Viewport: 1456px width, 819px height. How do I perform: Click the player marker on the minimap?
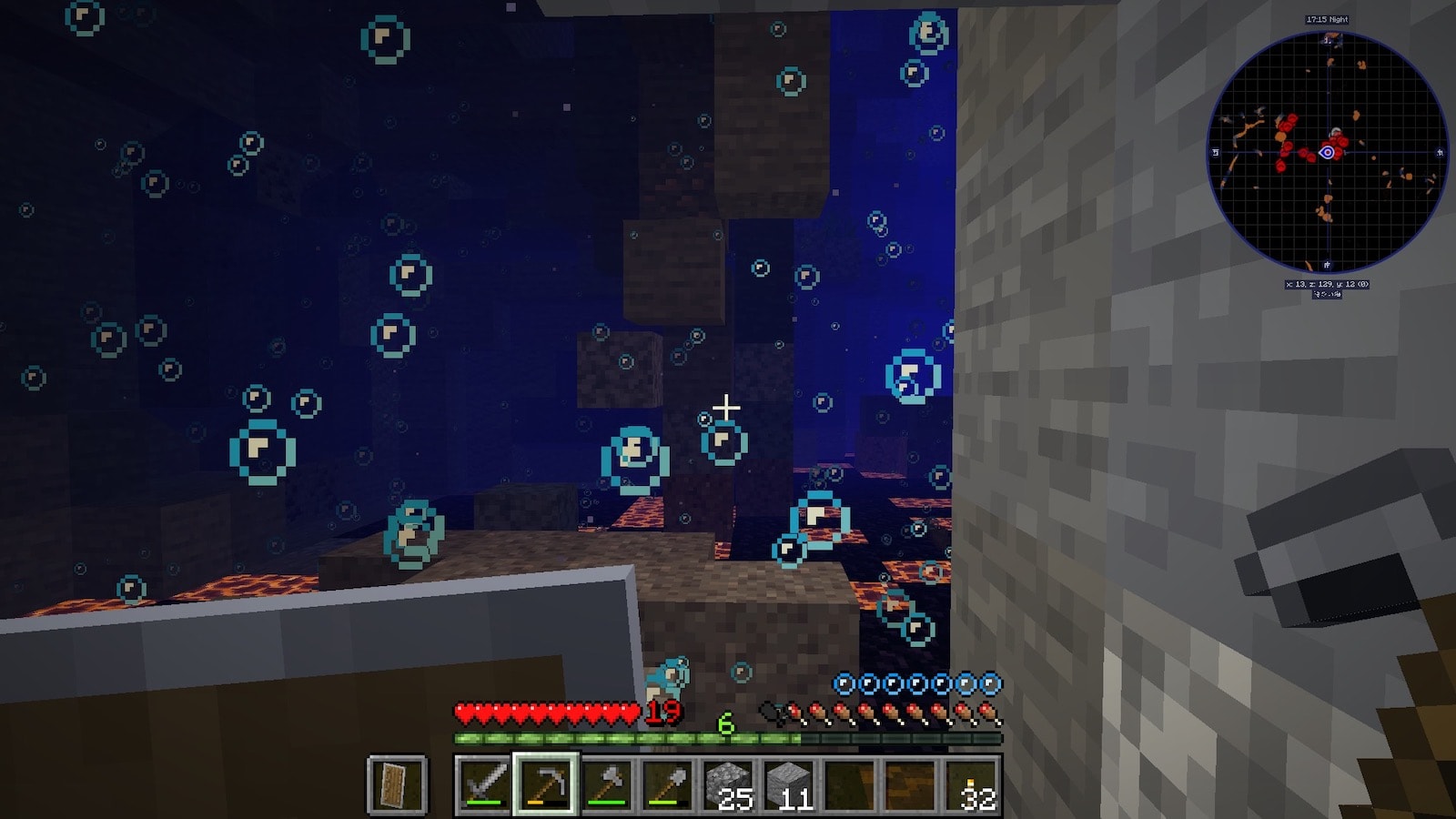[x=1327, y=152]
